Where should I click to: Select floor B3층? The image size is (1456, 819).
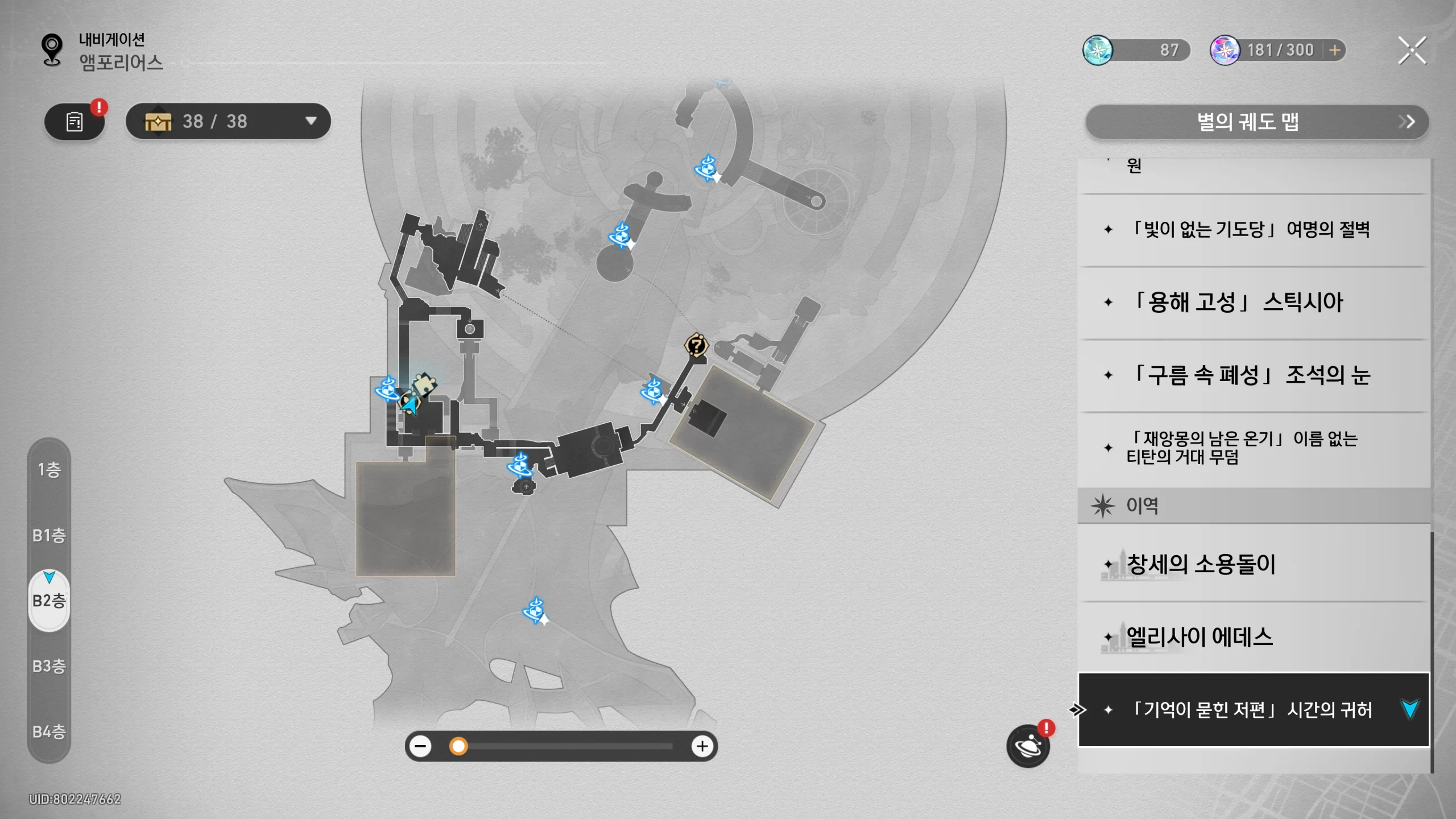coord(49,666)
